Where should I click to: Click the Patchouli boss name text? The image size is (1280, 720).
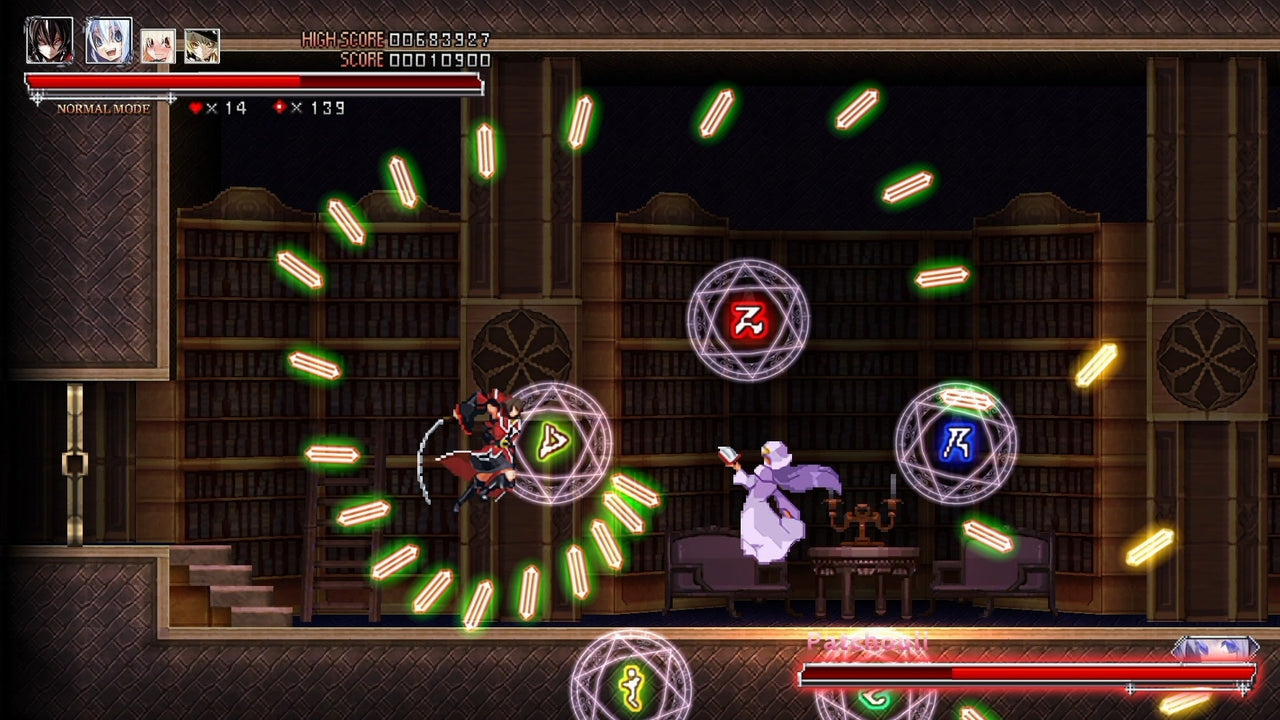pos(868,640)
